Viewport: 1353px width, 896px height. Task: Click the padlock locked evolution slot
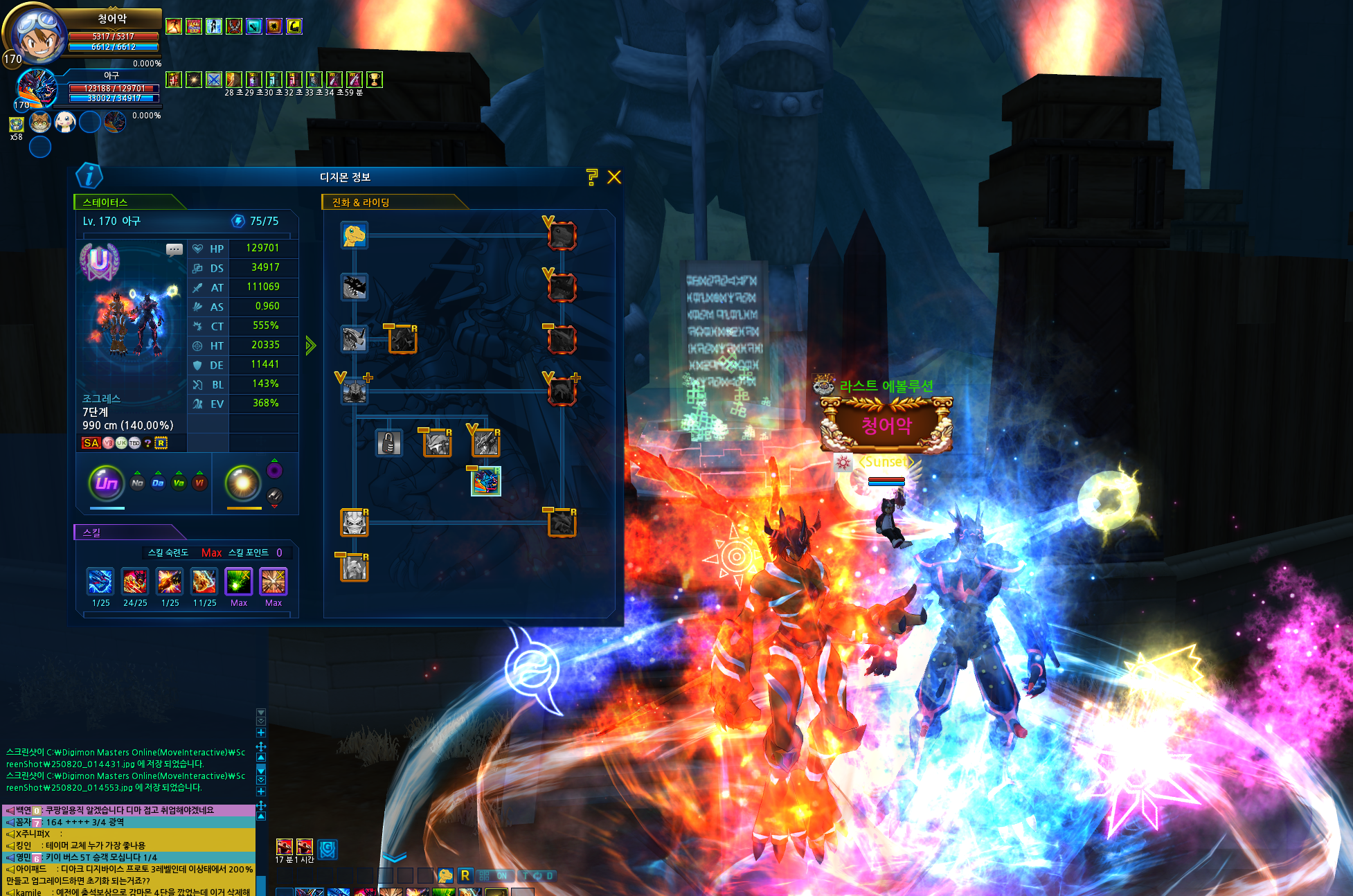tap(389, 442)
